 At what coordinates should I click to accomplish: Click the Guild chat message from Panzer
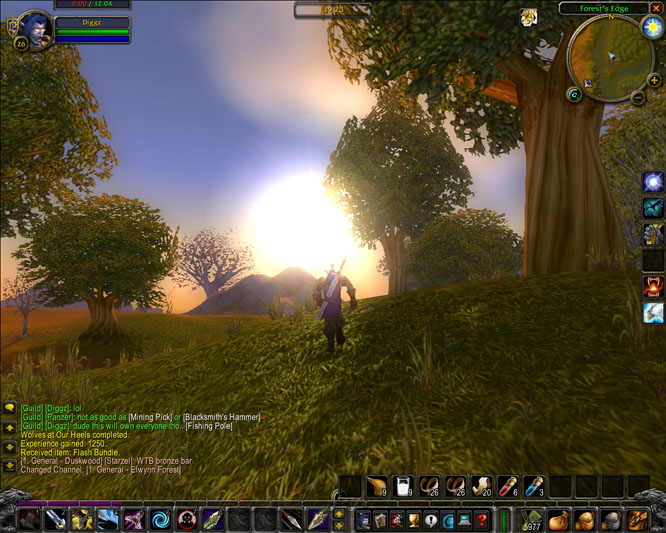pos(140,416)
